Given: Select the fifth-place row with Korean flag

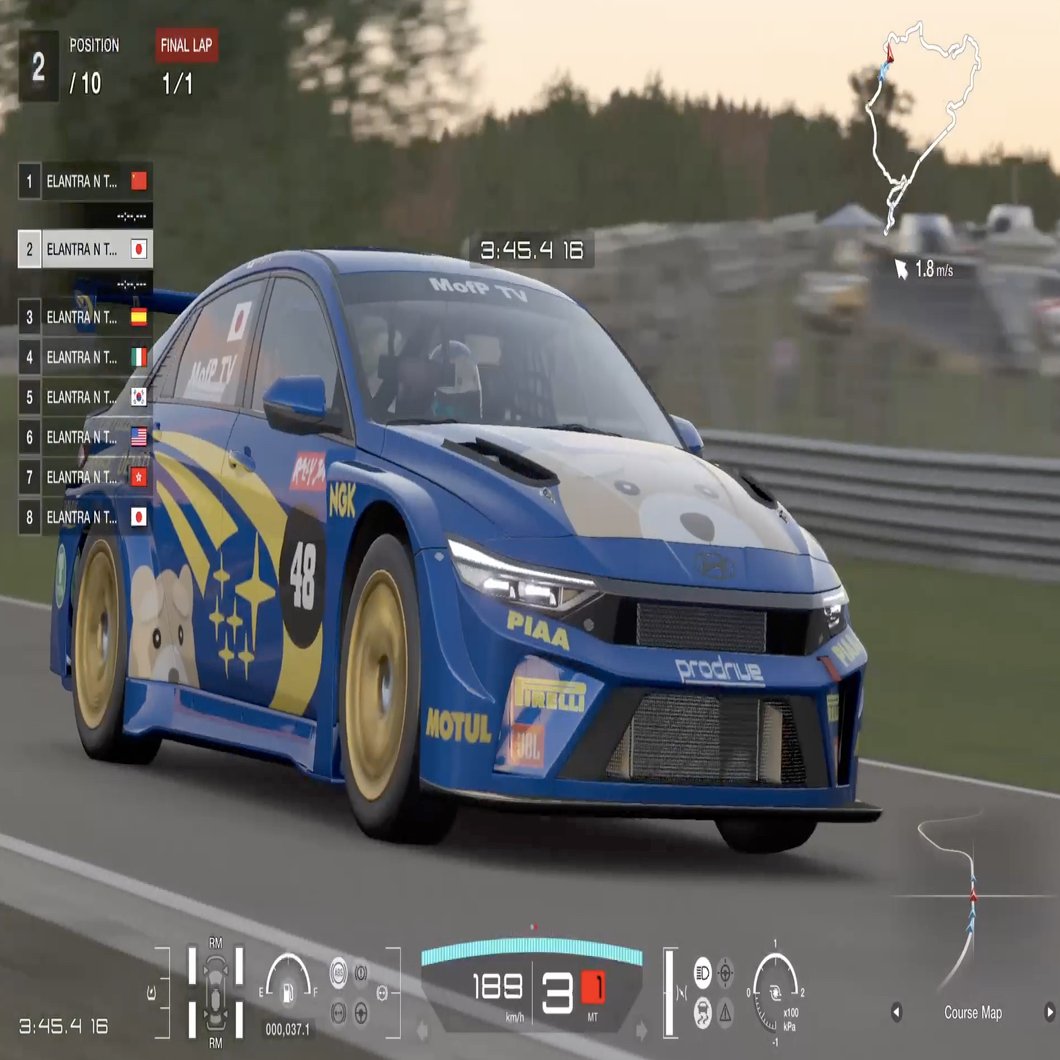Looking at the screenshot, I should click(85, 397).
